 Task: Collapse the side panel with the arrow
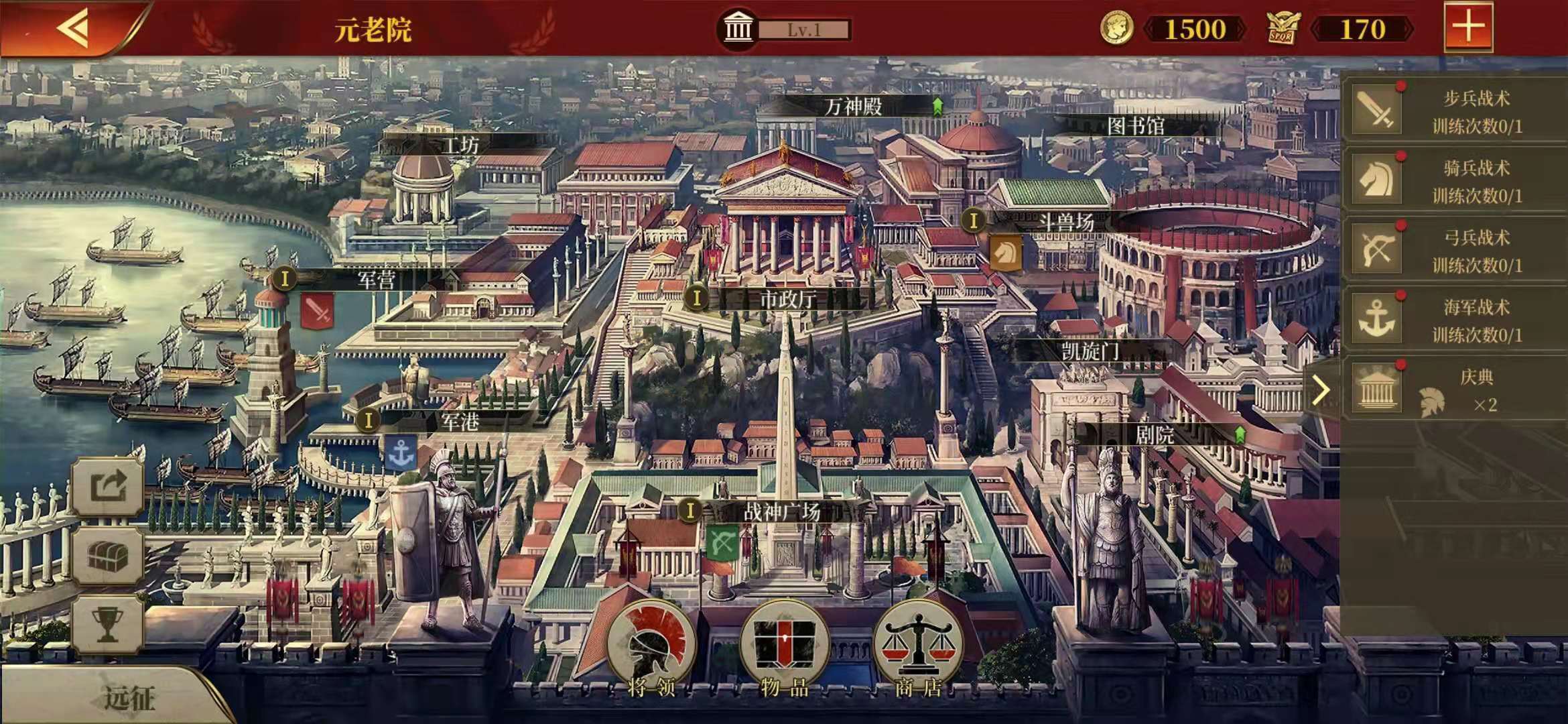(1320, 390)
